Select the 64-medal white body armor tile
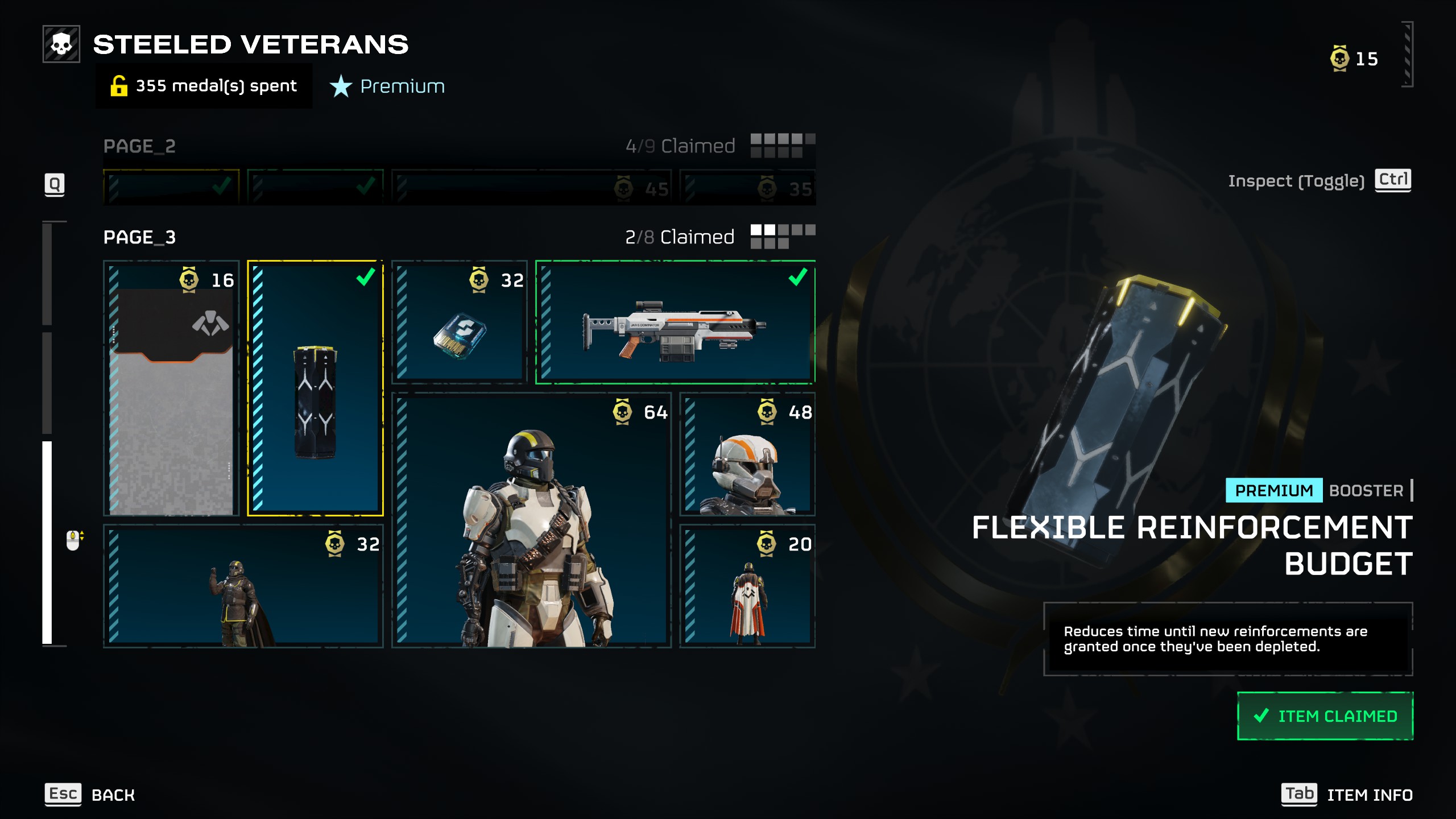 tap(532, 520)
